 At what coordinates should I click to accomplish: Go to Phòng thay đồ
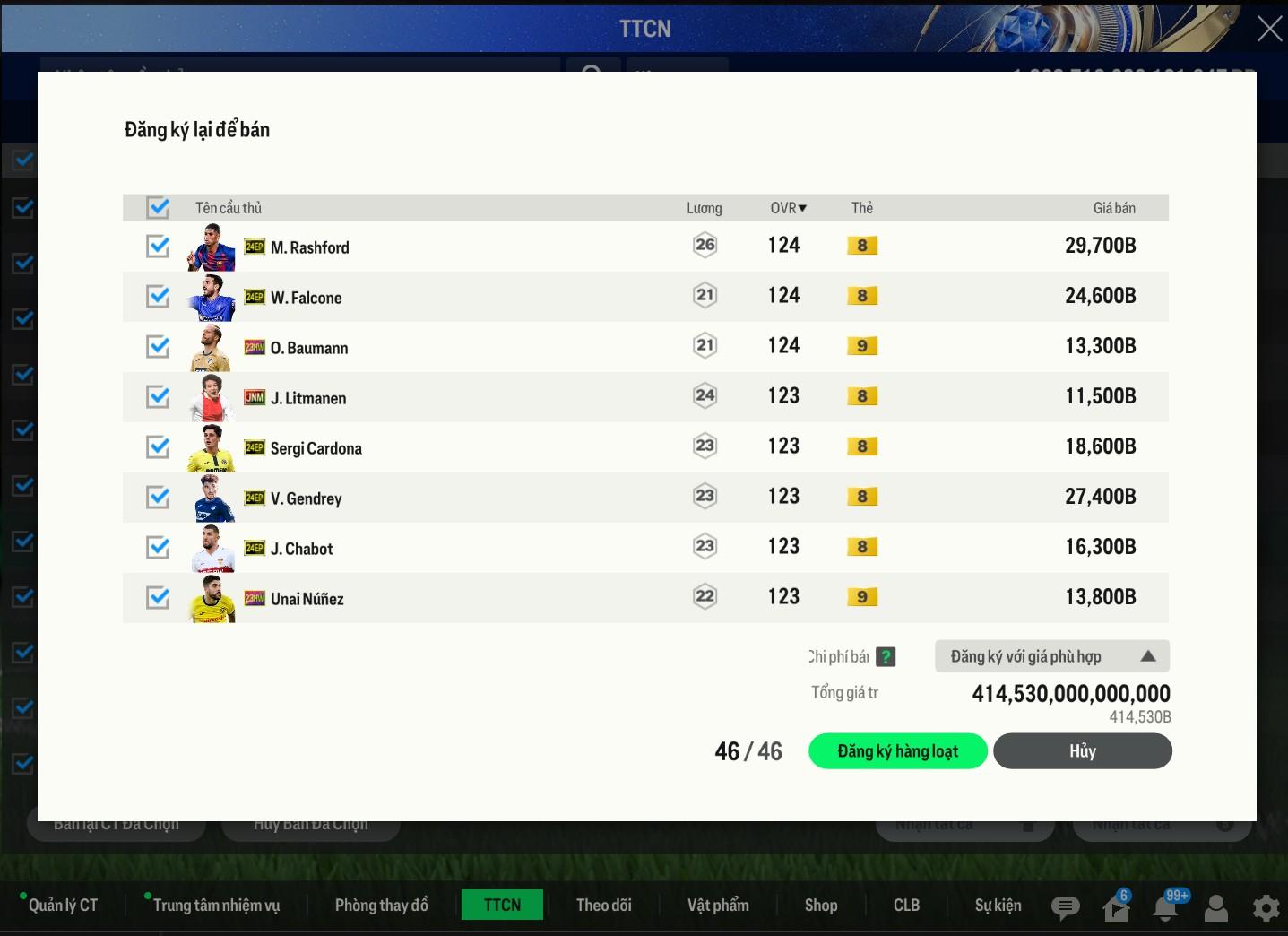tap(381, 906)
